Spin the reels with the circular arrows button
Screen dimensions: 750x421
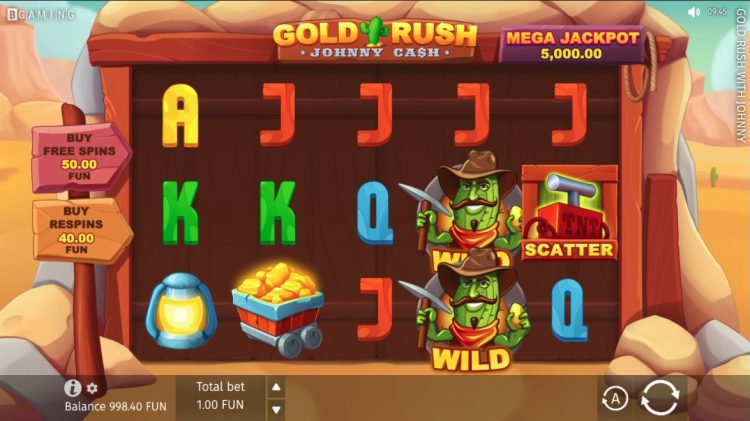click(x=660, y=397)
